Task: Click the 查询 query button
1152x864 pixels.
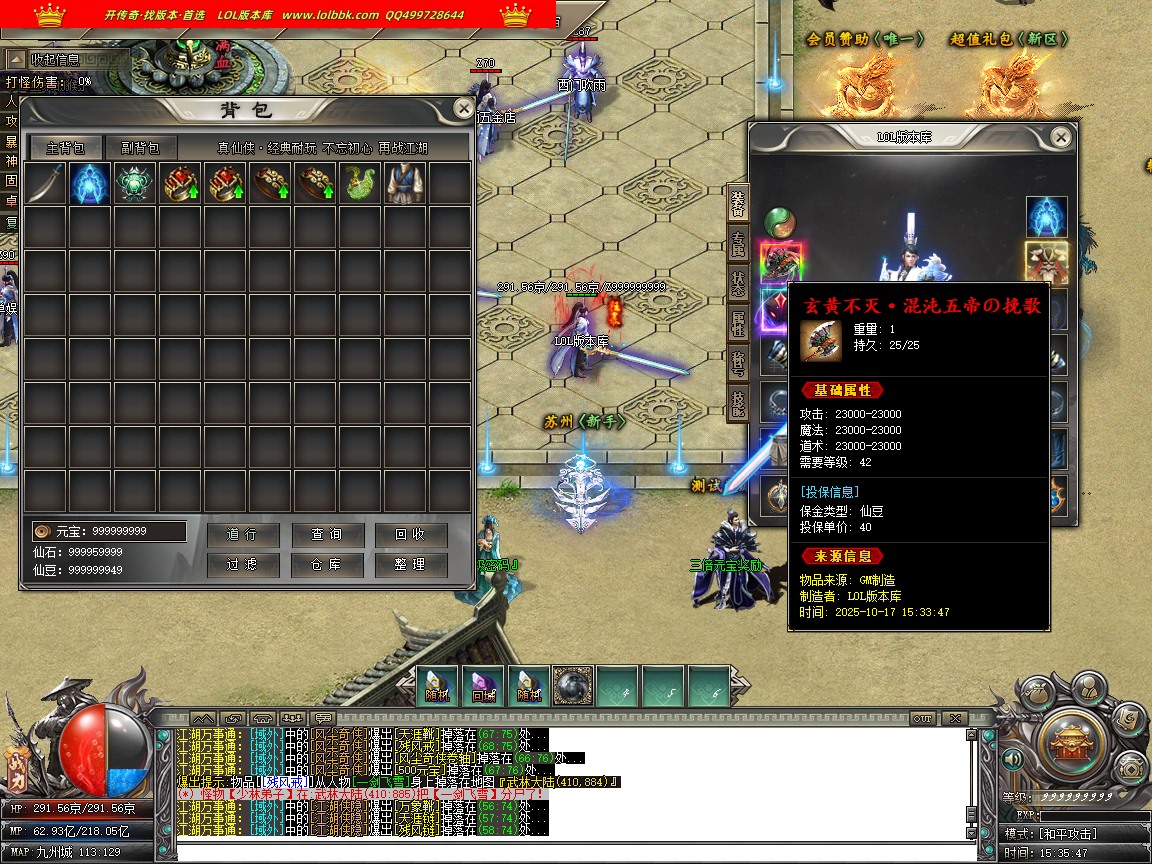Action: pyautogui.click(x=327, y=535)
